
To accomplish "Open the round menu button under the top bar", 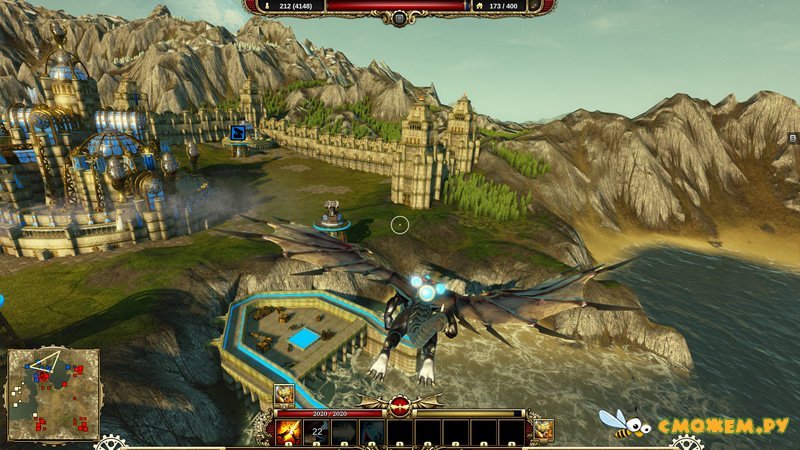I will [x=399, y=18].
